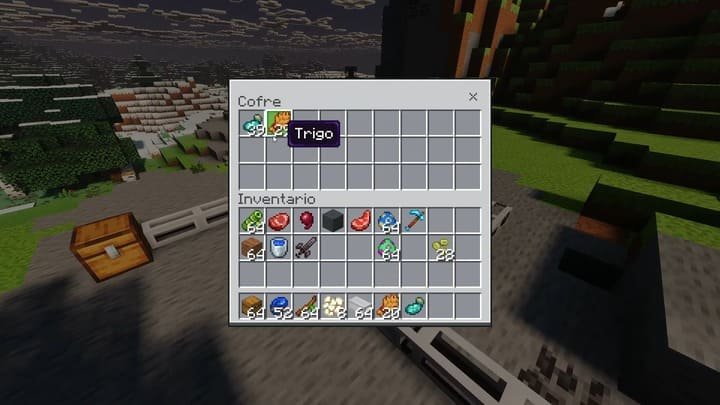Pick the white seeds stack of 8
The height and width of the screenshot is (405, 720).
point(332,307)
